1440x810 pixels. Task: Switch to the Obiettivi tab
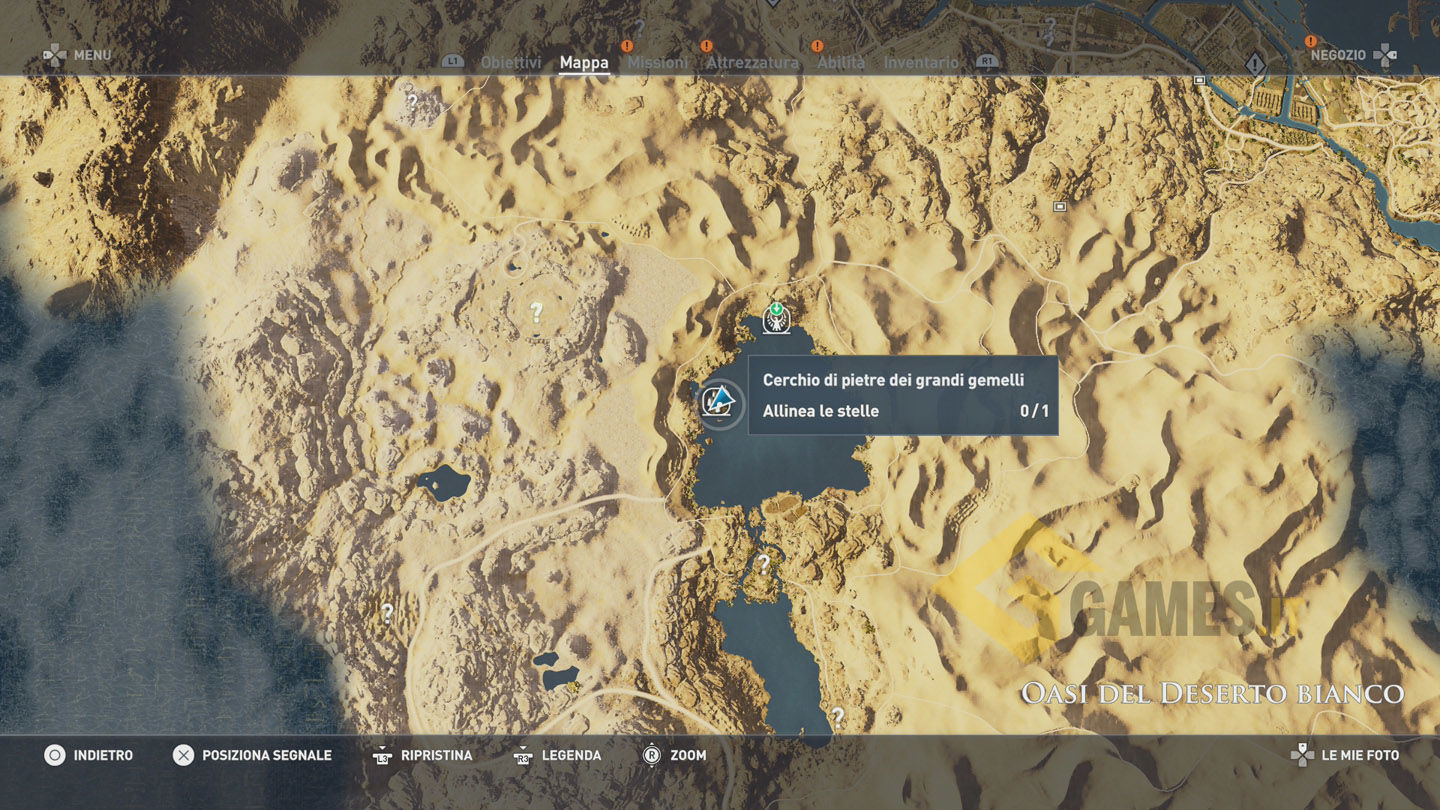coord(510,62)
